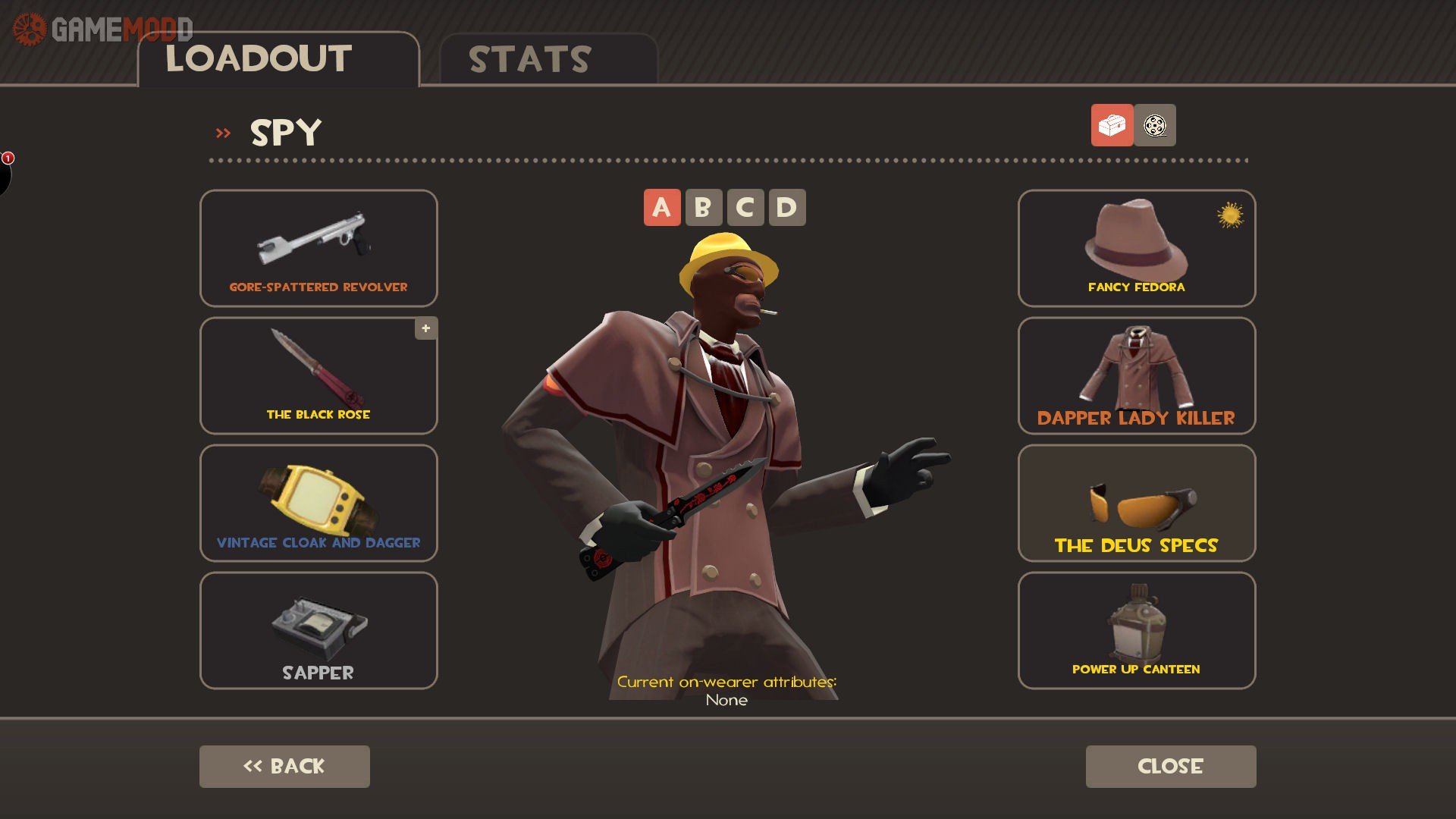Switch to the film reel taunts view
The height and width of the screenshot is (819, 1456).
1155,125
